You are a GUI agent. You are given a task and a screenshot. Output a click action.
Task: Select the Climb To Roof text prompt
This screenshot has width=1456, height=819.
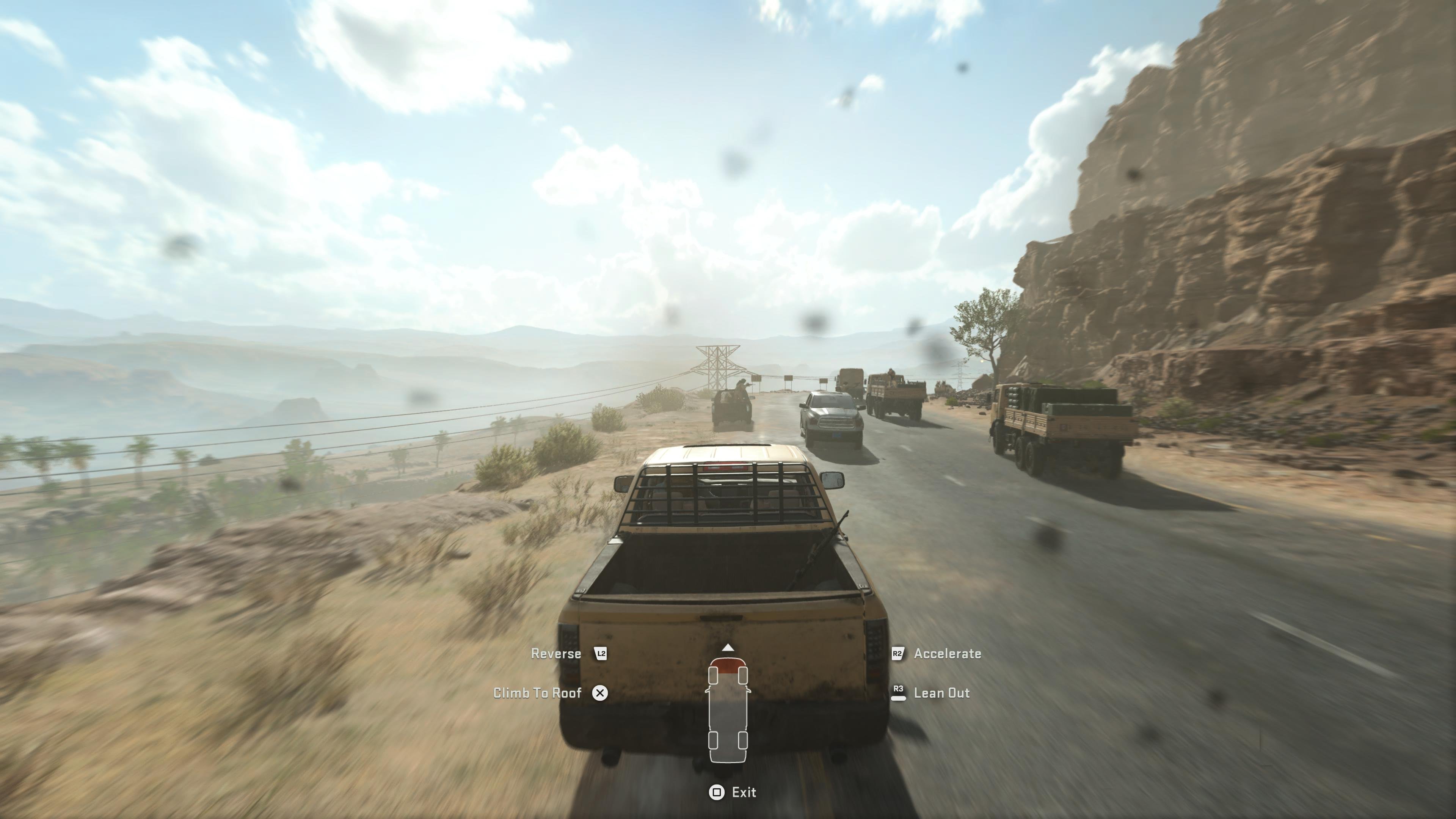[538, 693]
